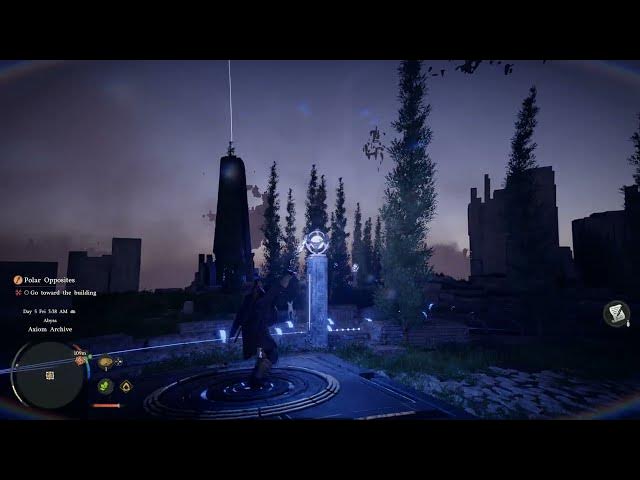Activate the yellow diamond ability icon
640x480 pixels.
pos(126,386)
